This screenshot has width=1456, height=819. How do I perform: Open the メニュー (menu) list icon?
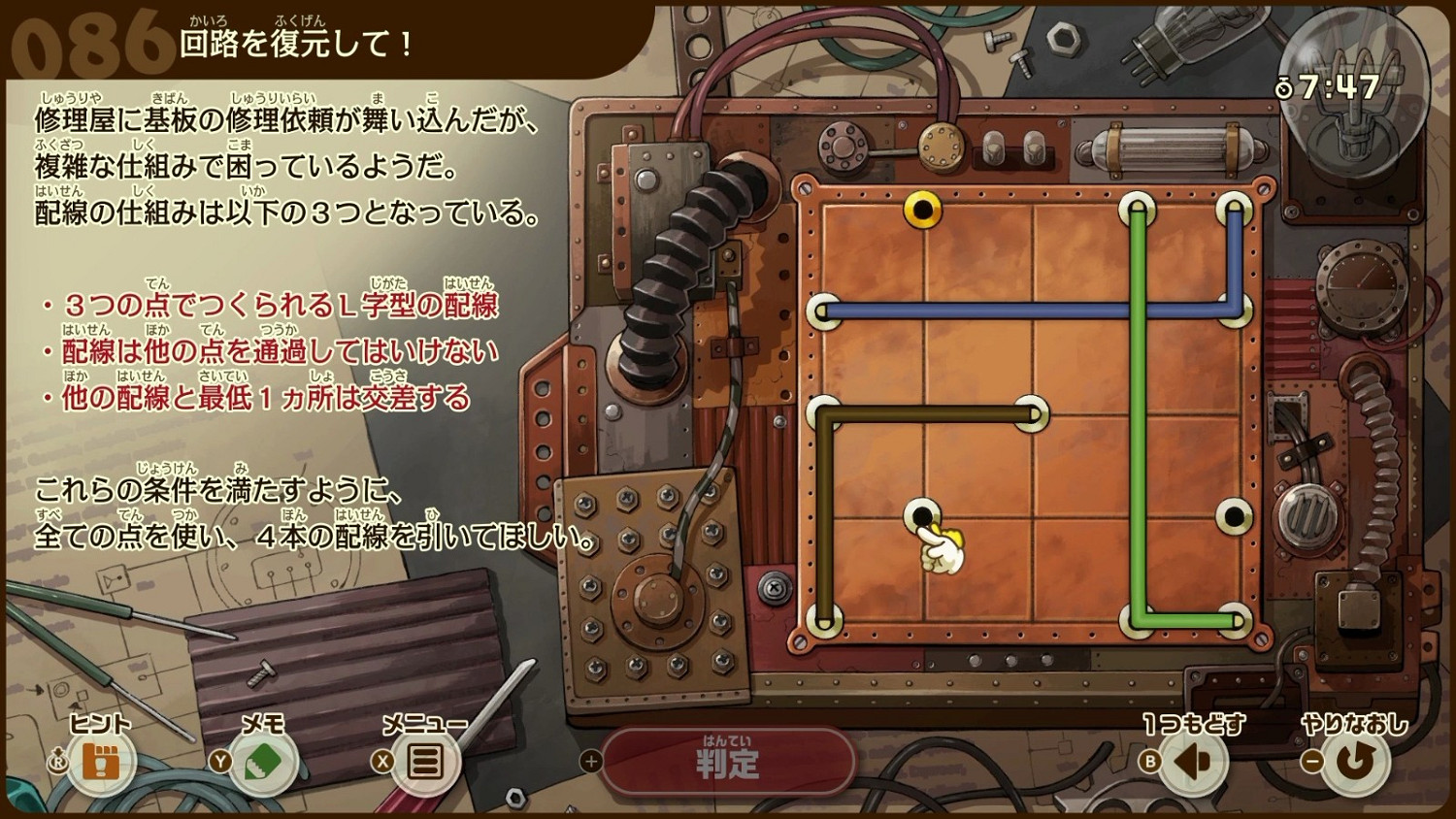pyautogui.click(x=425, y=763)
